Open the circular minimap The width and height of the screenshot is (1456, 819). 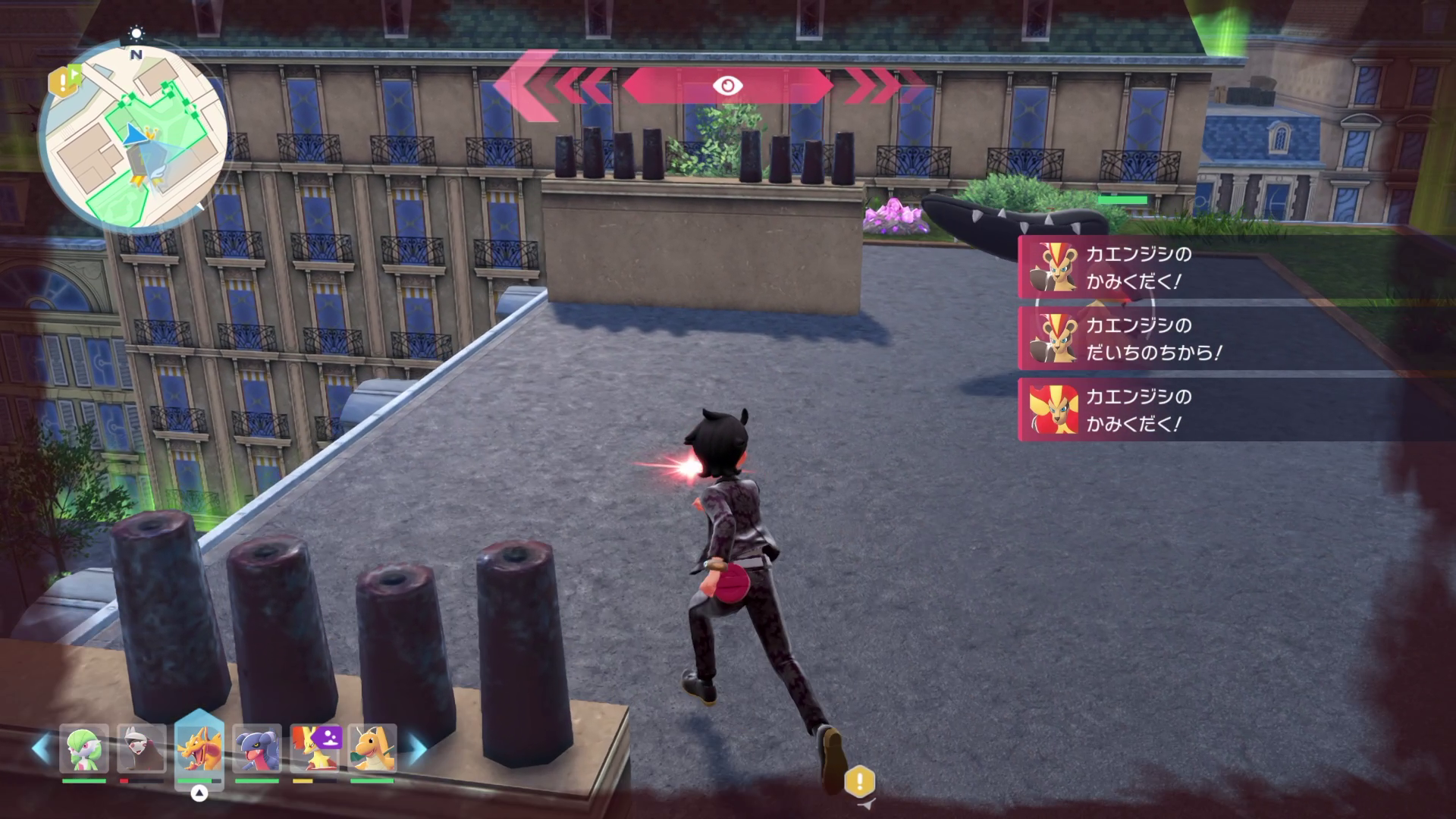click(133, 138)
